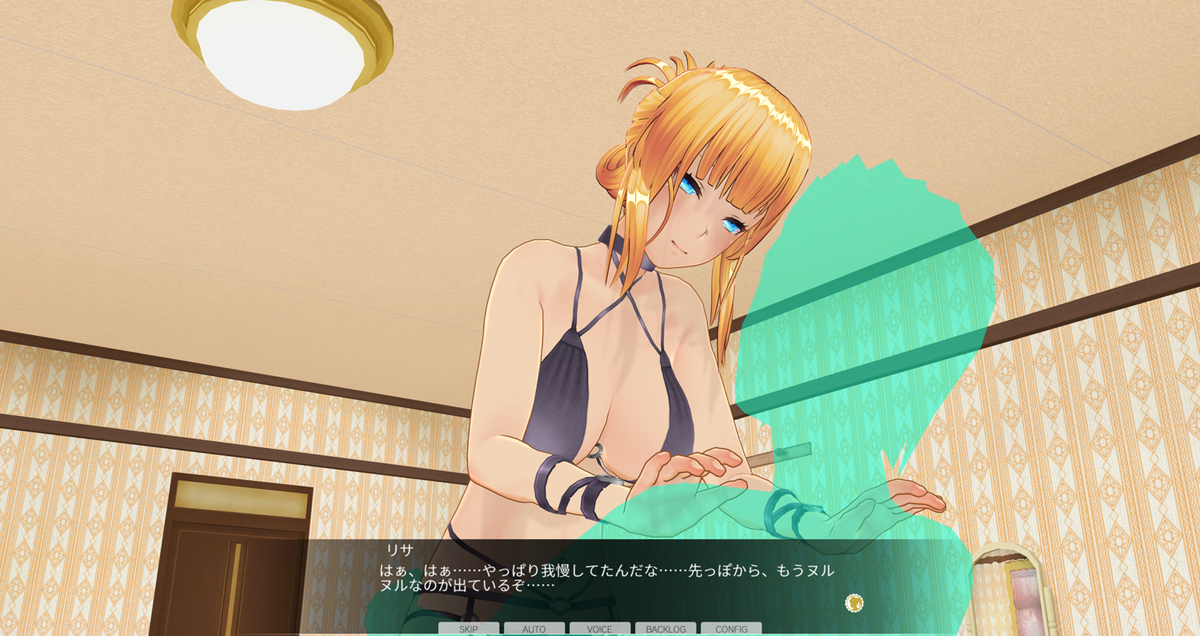Open the CONFIG settings
This screenshot has width=1200, height=636.
pos(731,629)
